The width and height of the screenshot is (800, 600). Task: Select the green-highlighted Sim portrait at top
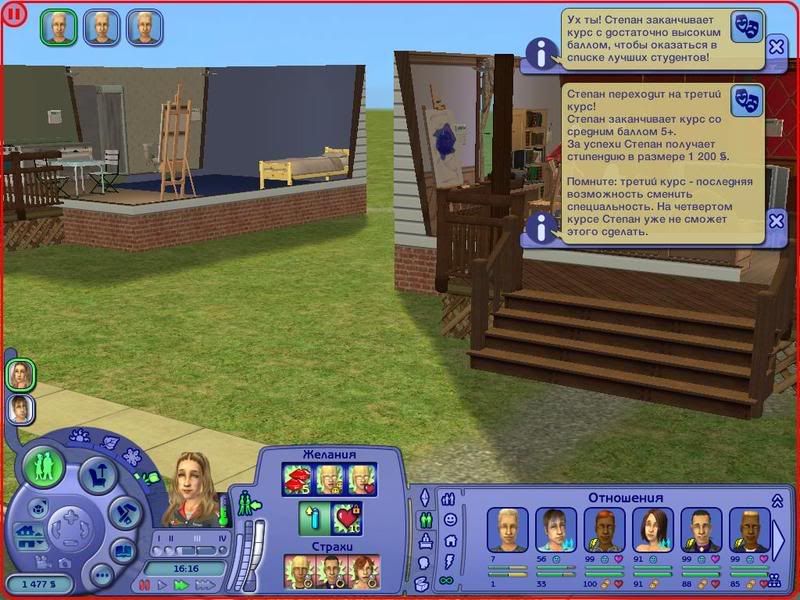[x=58, y=27]
